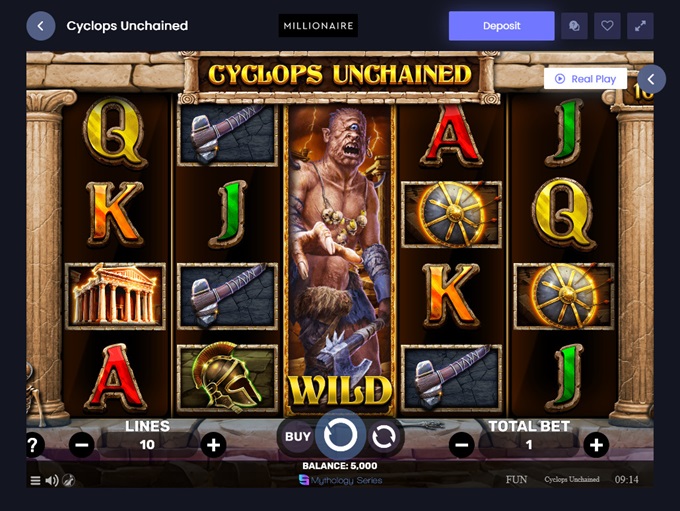Screen dimensions: 680x511
Task: Open the hamburger game menu
Action: [35, 481]
